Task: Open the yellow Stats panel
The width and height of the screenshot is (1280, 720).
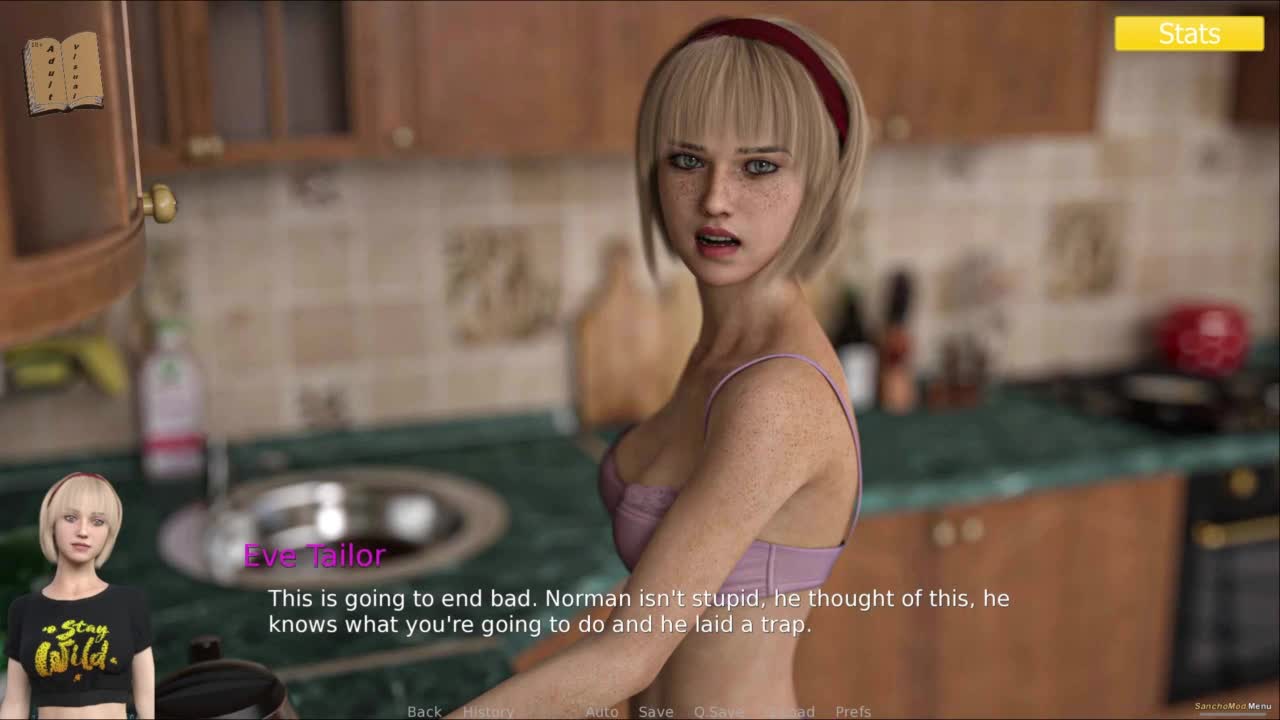Action: (1189, 33)
